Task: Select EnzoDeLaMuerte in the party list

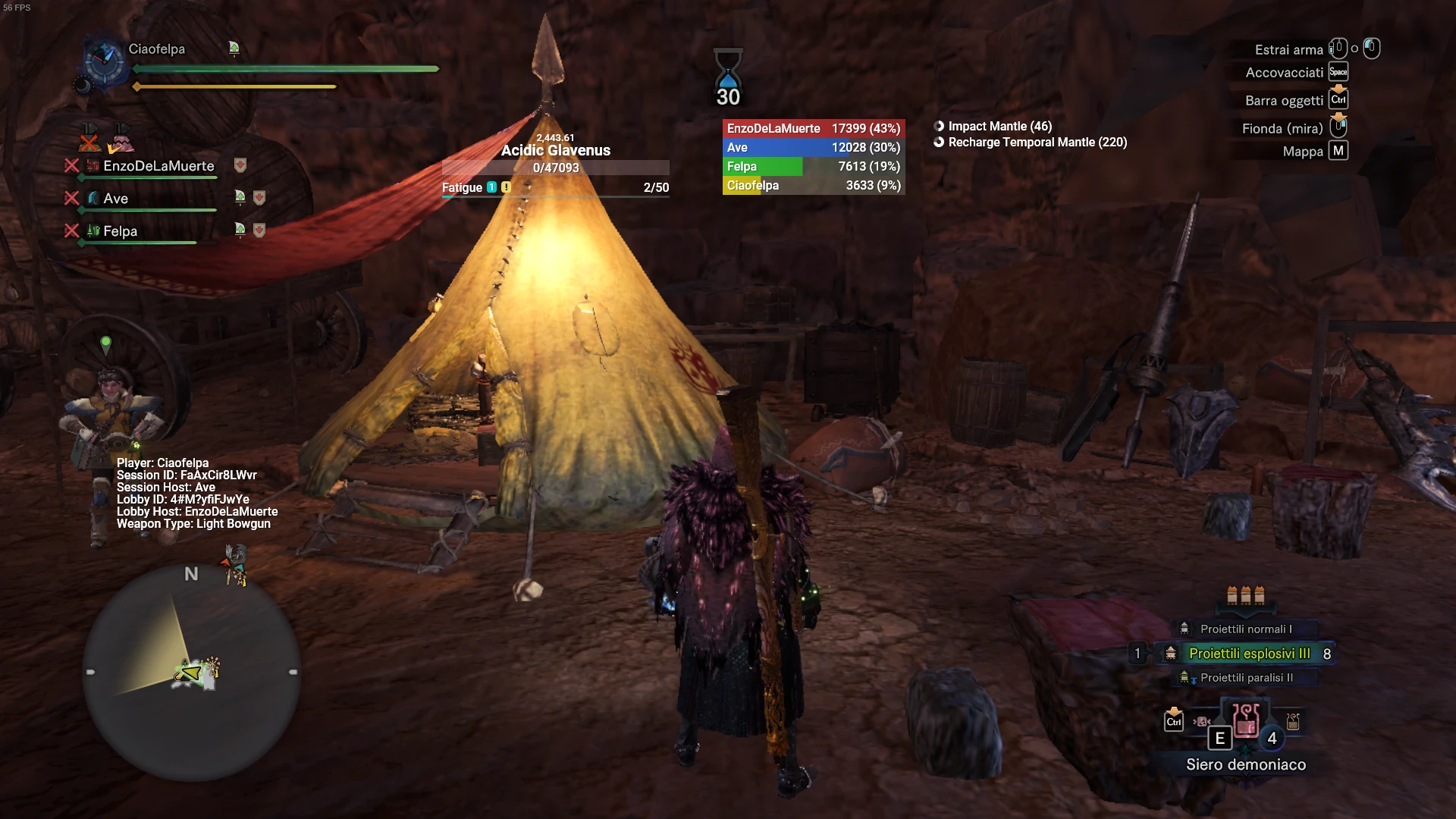Action: (158, 166)
